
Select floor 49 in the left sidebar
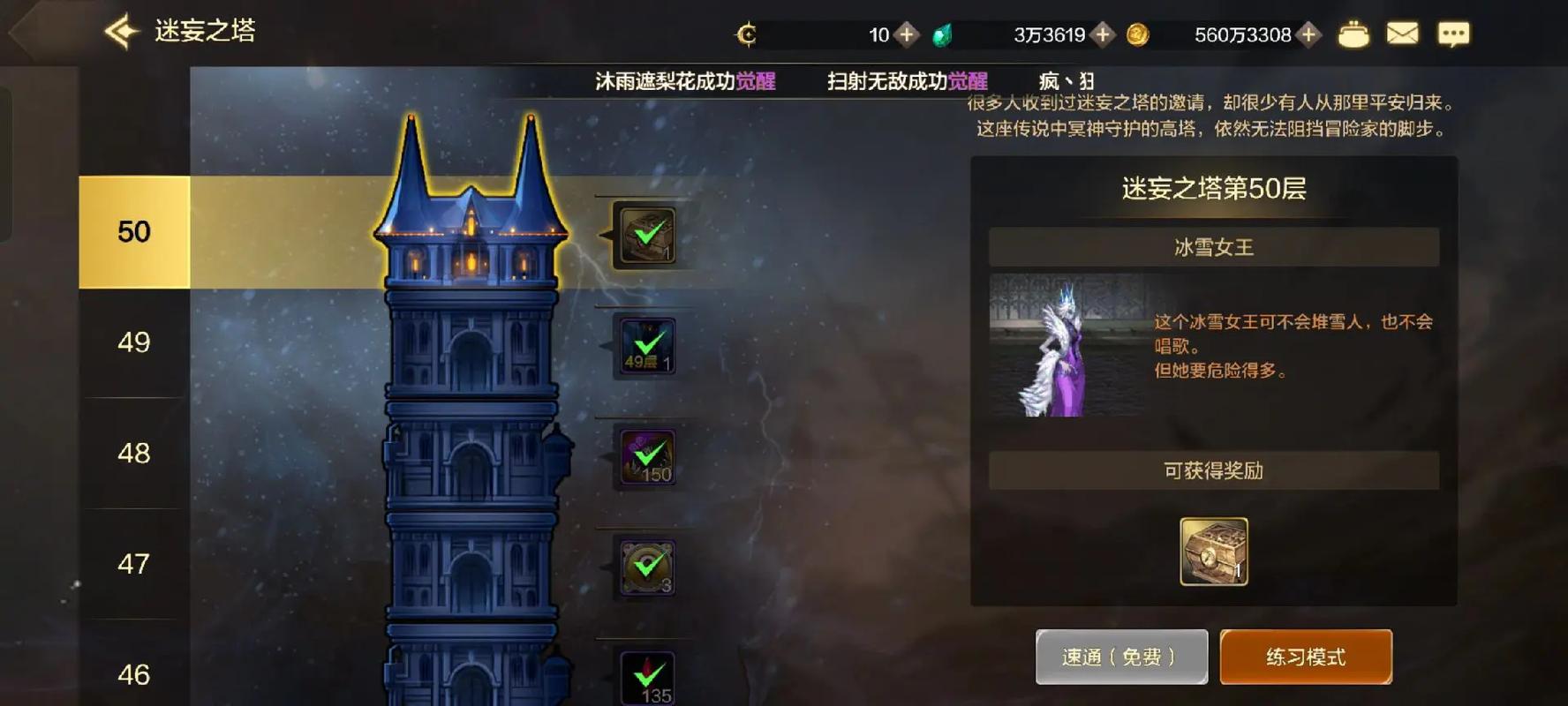(133, 342)
